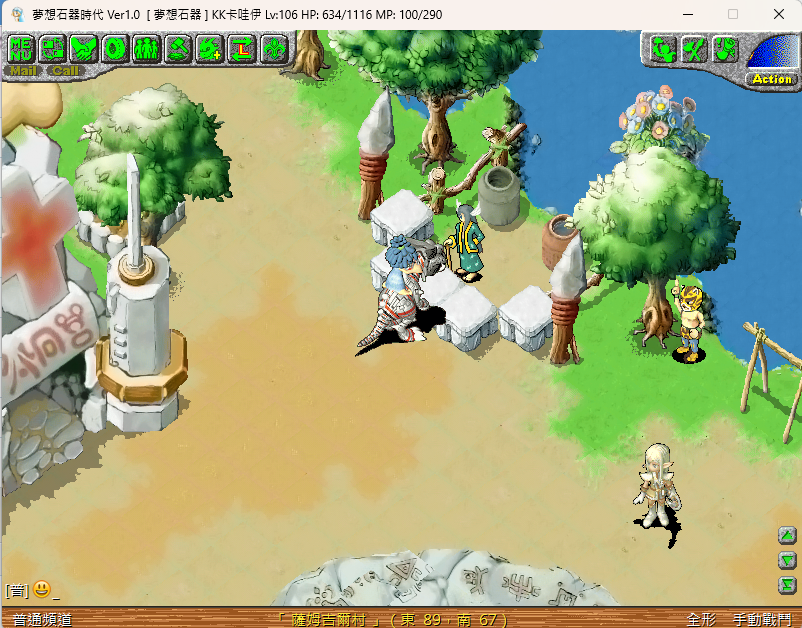
Task: Toggle the 手動戰鬥 manual battle mode
Action: pos(760,620)
